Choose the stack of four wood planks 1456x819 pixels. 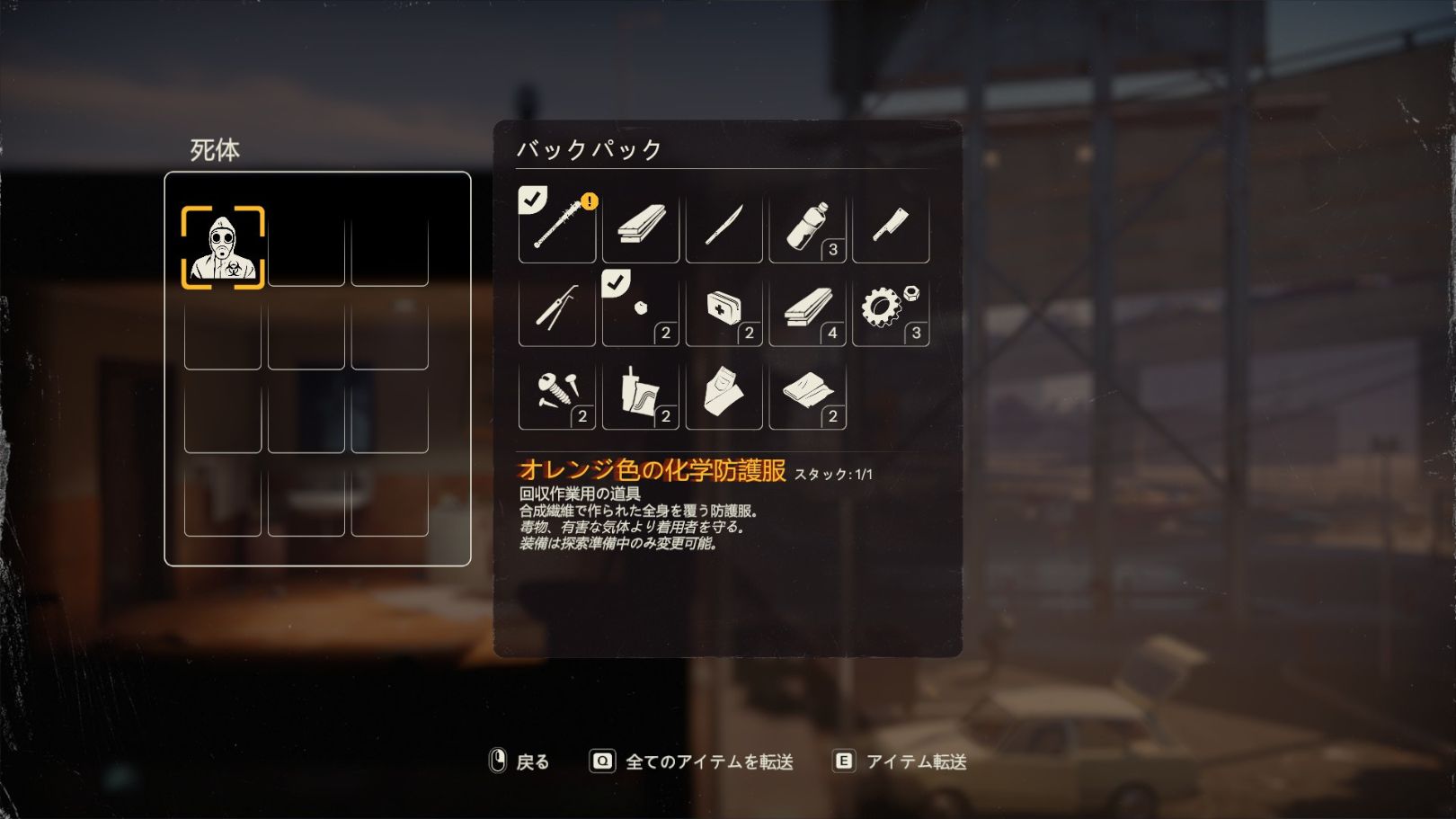(x=807, y=308)
